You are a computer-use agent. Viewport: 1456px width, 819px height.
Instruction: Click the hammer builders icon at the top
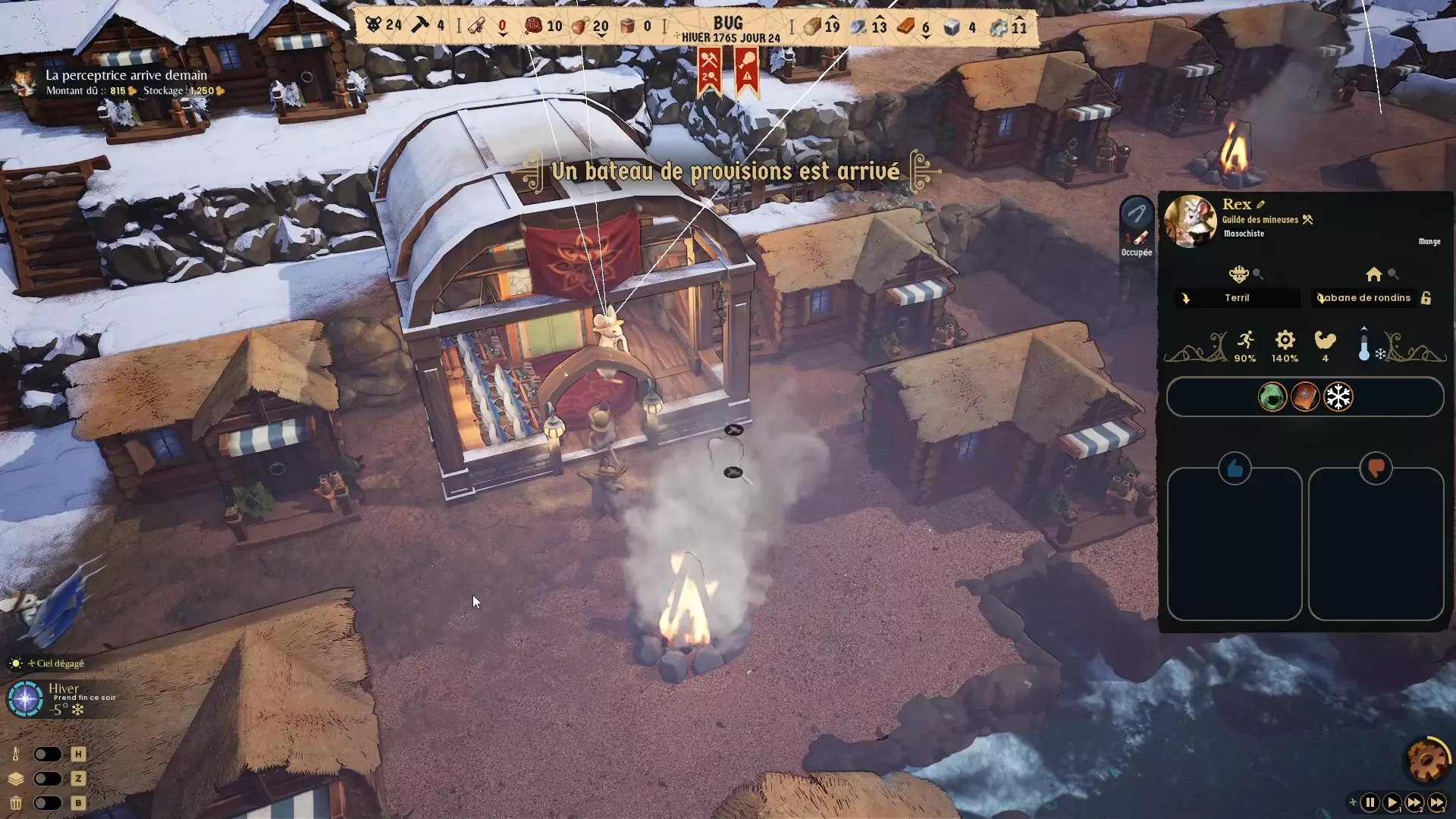pos(419,24)
